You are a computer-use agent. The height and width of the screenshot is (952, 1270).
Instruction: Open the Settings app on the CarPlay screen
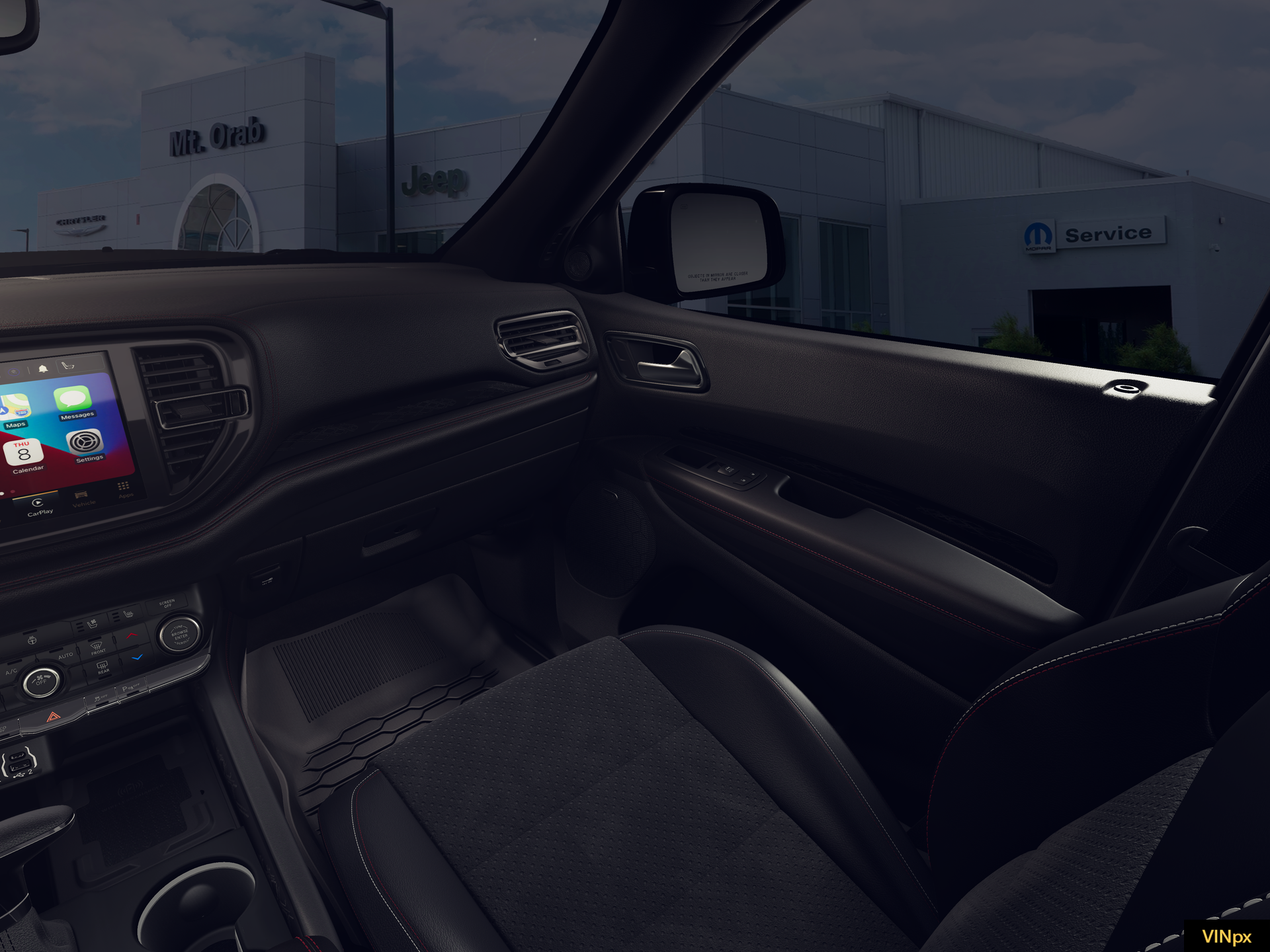85,442
